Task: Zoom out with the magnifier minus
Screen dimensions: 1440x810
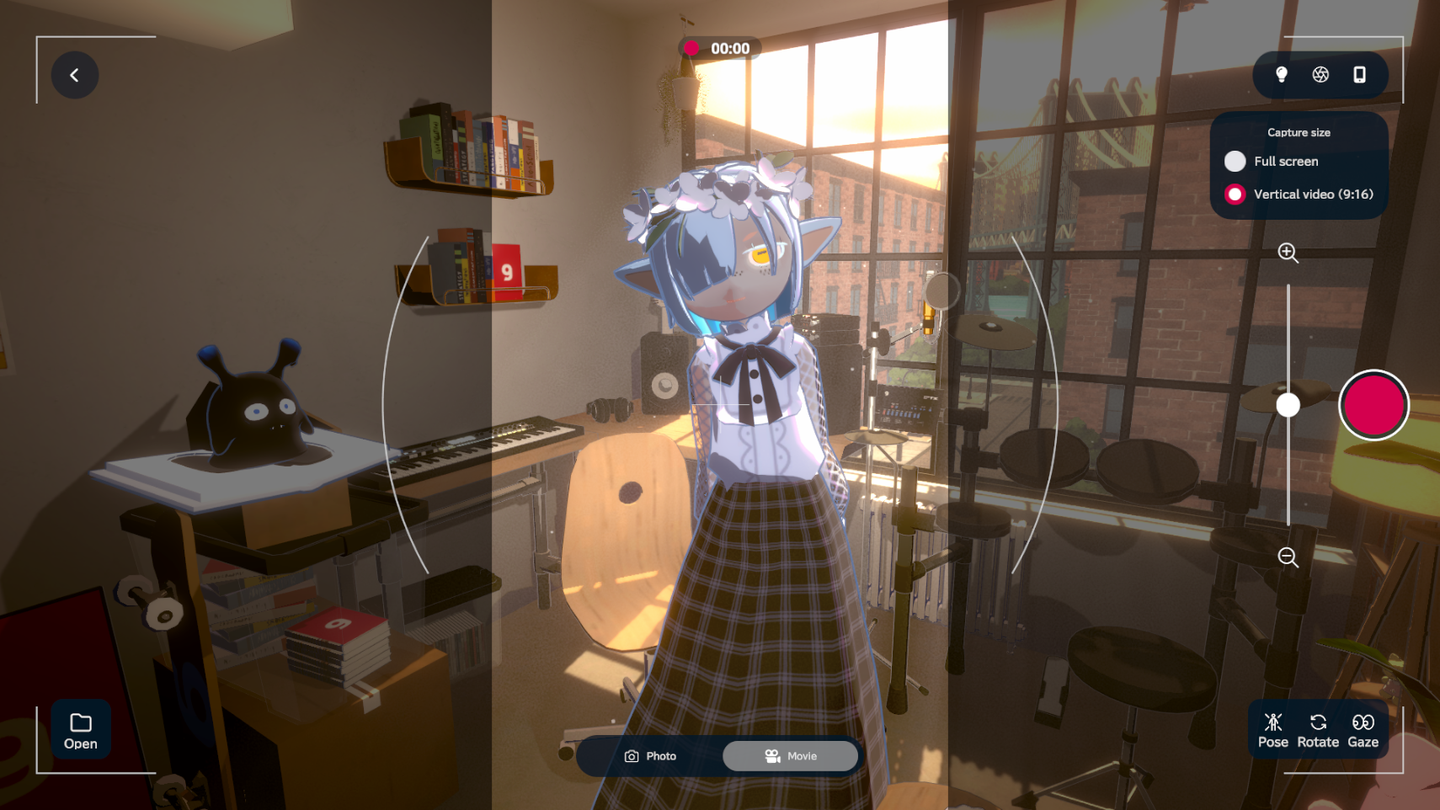Action: [x=1288, y=557]
